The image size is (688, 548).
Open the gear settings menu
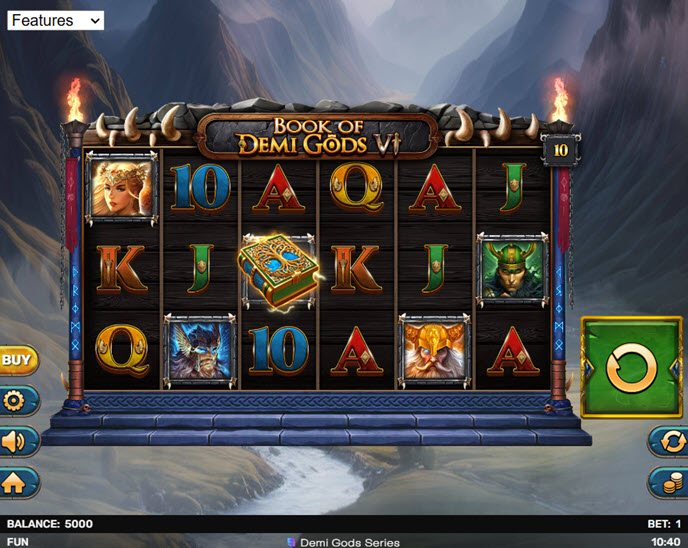point(17,401)
